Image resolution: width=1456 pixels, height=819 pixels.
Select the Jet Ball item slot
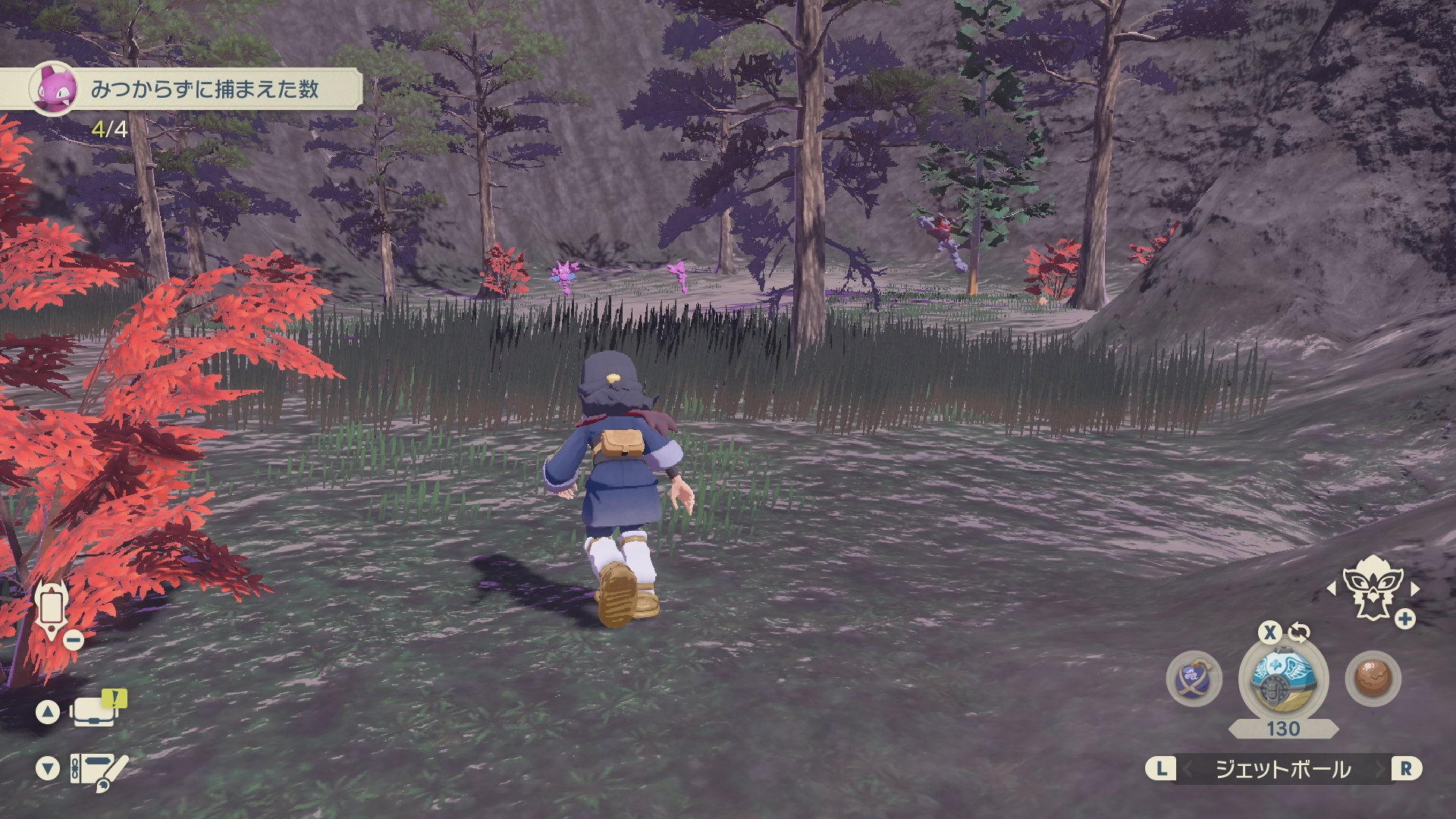[x=1283, y=676]
